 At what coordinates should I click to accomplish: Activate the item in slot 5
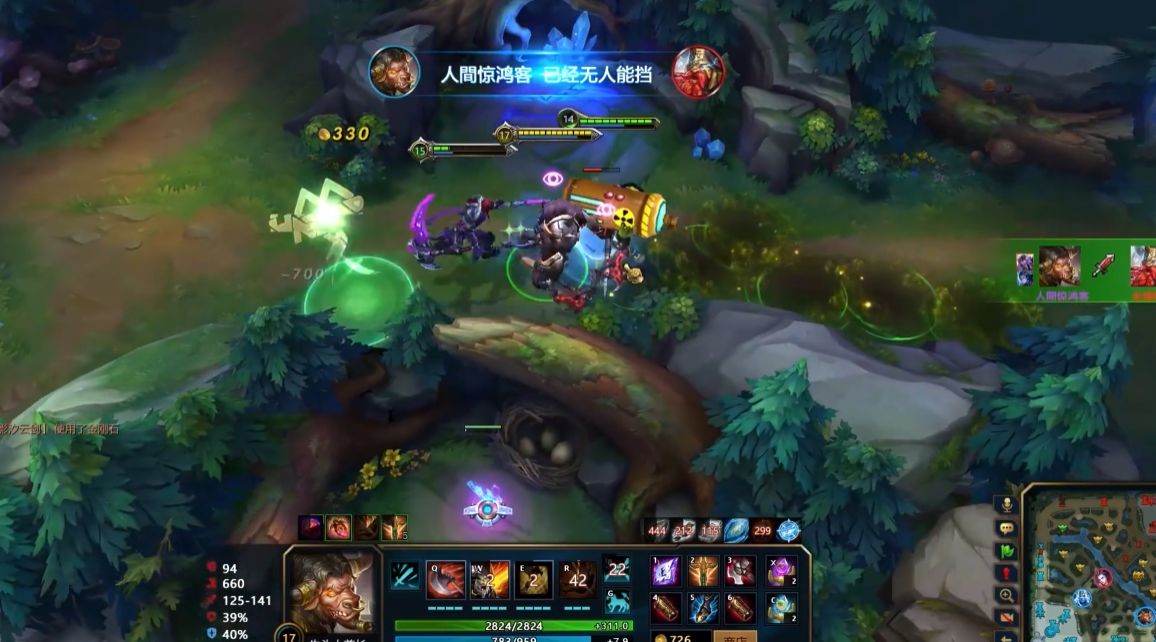coord(704,607)
